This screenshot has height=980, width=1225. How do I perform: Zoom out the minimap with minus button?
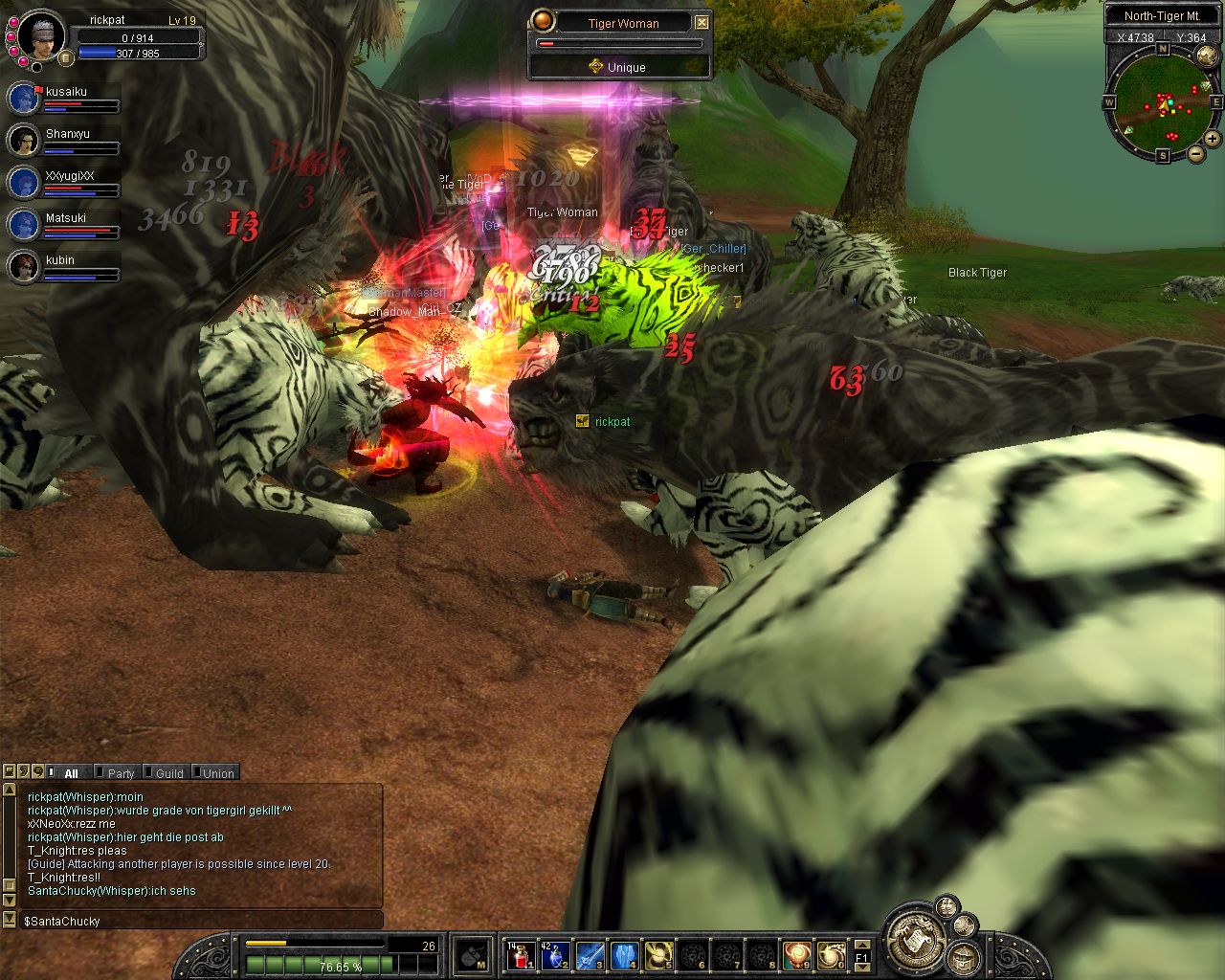coord(1196,154)
